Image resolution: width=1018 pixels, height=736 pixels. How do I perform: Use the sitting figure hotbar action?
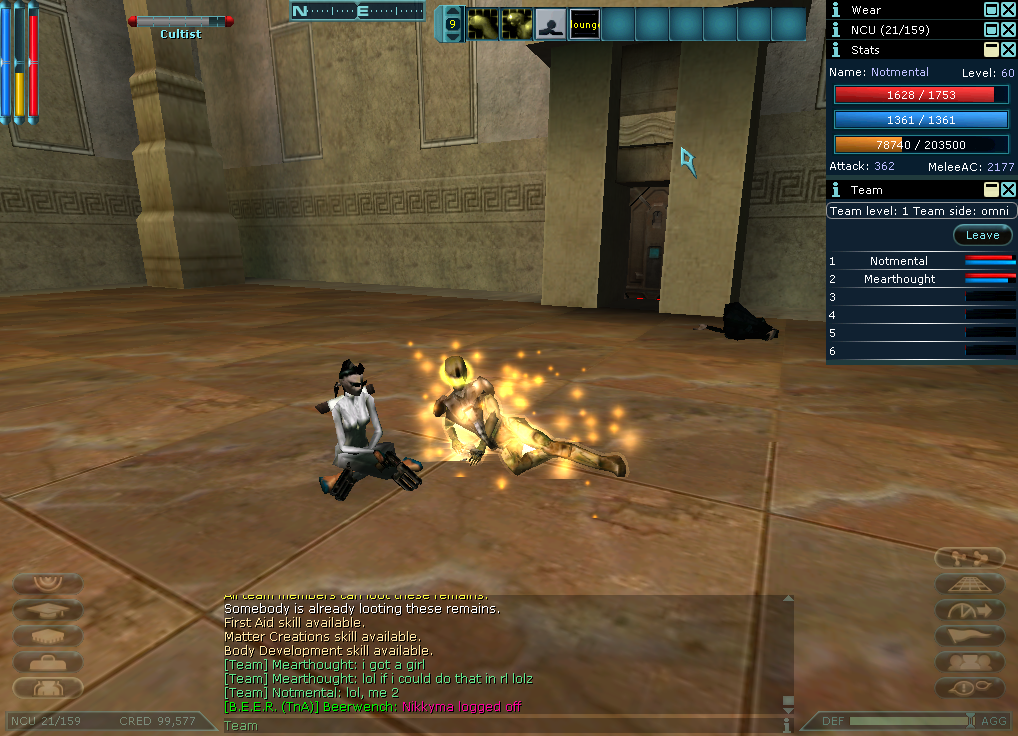pos(550,24)
